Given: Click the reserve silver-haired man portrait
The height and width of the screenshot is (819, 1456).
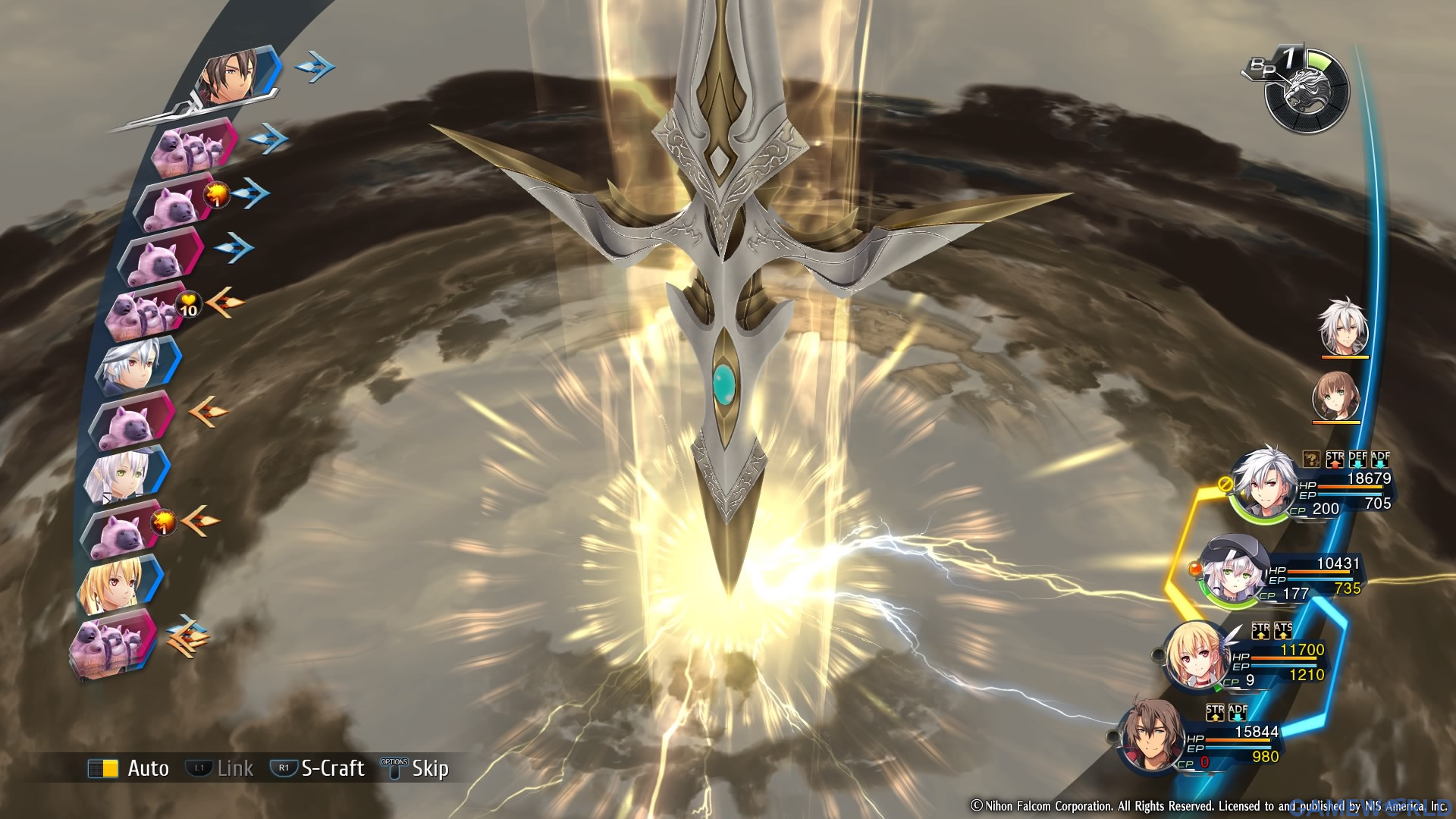Looking at the screenshot, I should (x=1344, y=328).
